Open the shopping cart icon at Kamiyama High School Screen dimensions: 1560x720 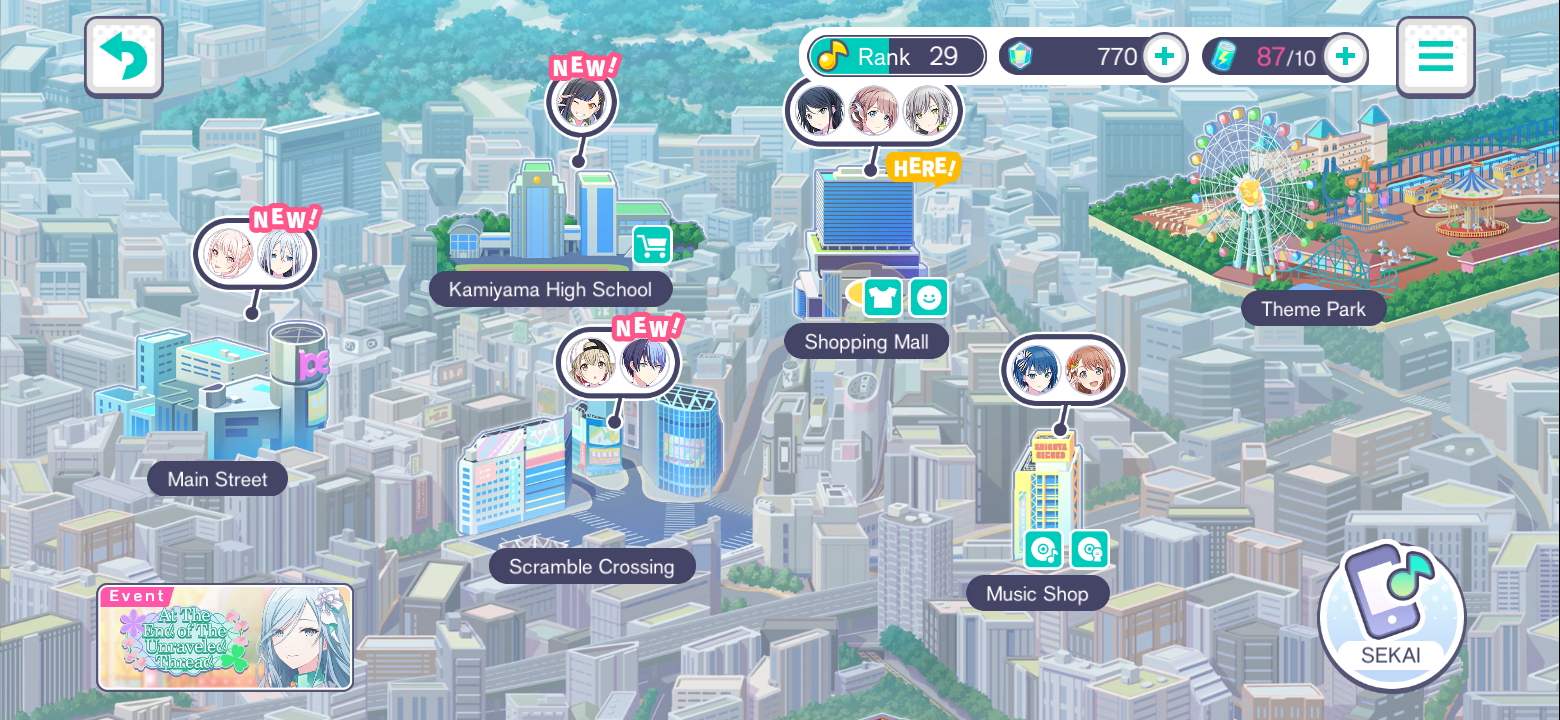[651, 245]
